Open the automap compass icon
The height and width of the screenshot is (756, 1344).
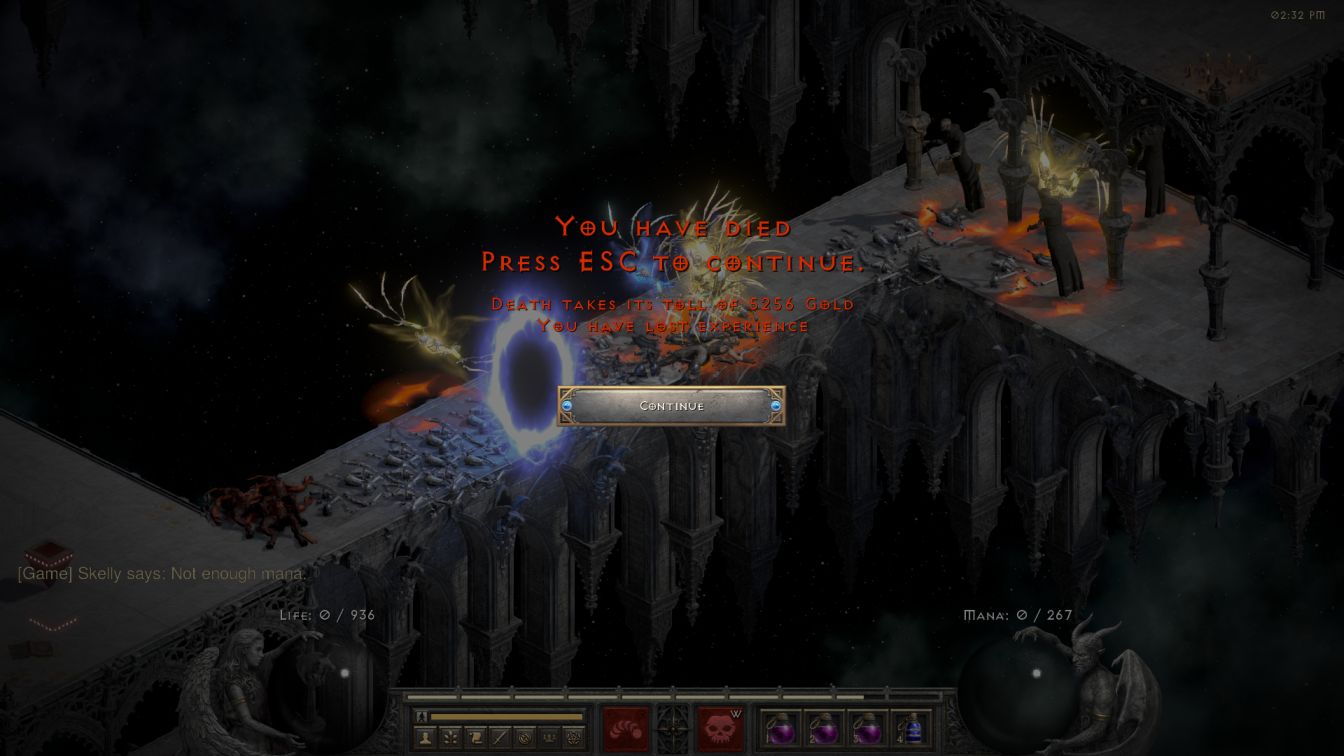pyautogui.click(x=525, y=738)
